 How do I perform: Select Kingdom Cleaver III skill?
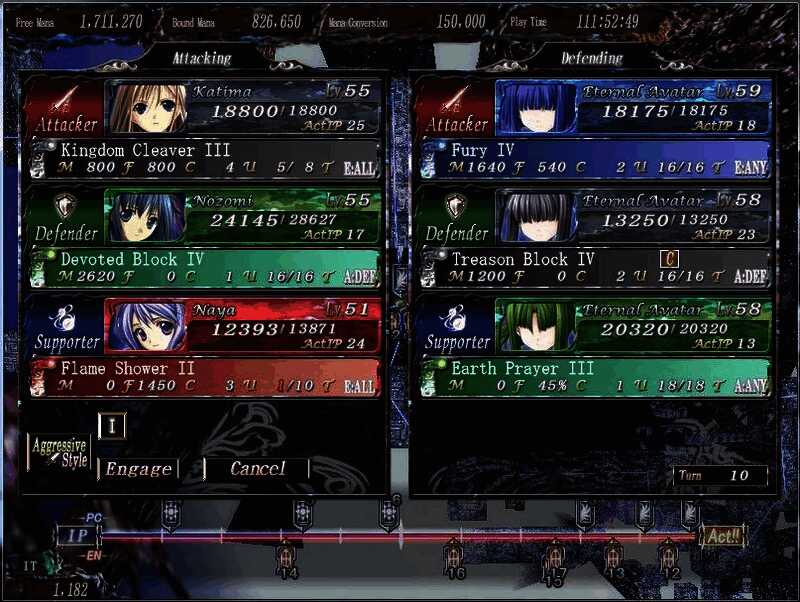[x=204, y=159]
